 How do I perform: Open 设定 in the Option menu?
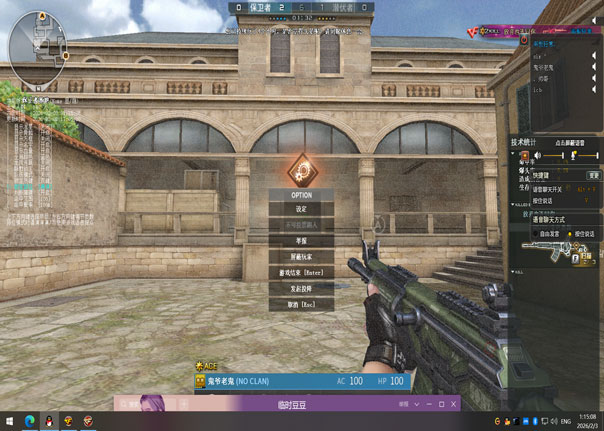(x=301, y=210)
